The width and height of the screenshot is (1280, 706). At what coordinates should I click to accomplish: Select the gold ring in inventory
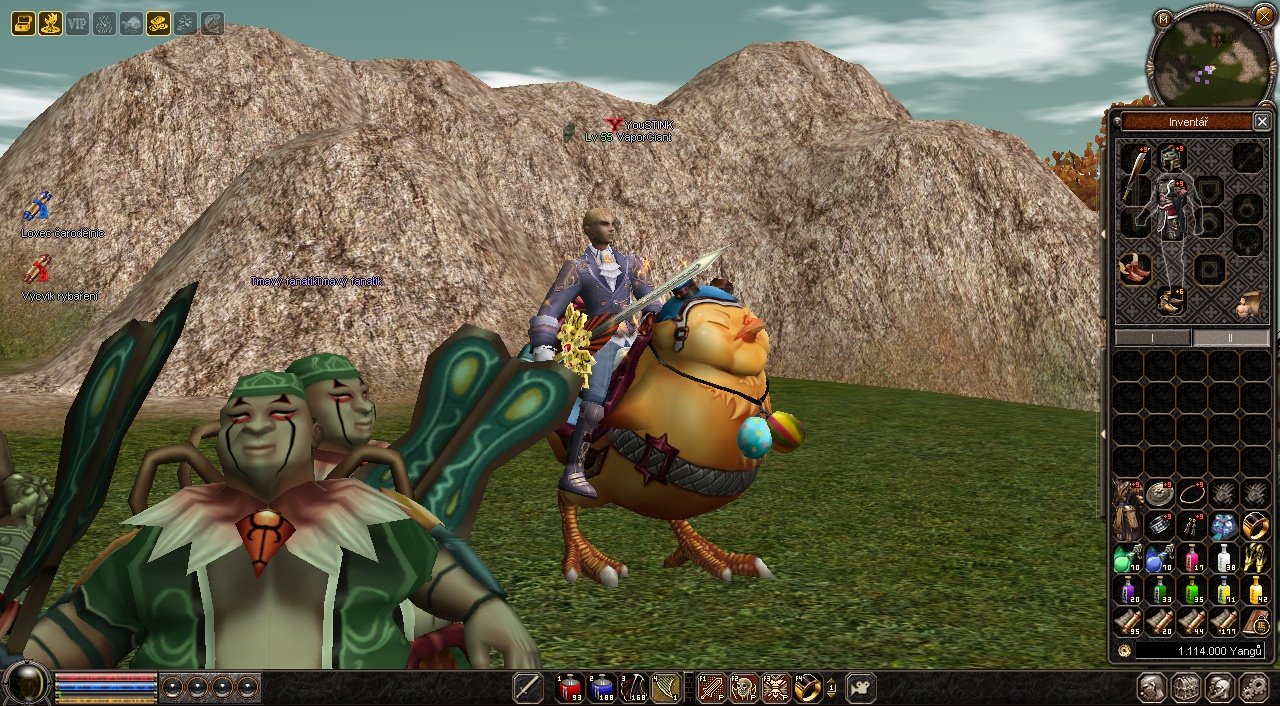1255,525
